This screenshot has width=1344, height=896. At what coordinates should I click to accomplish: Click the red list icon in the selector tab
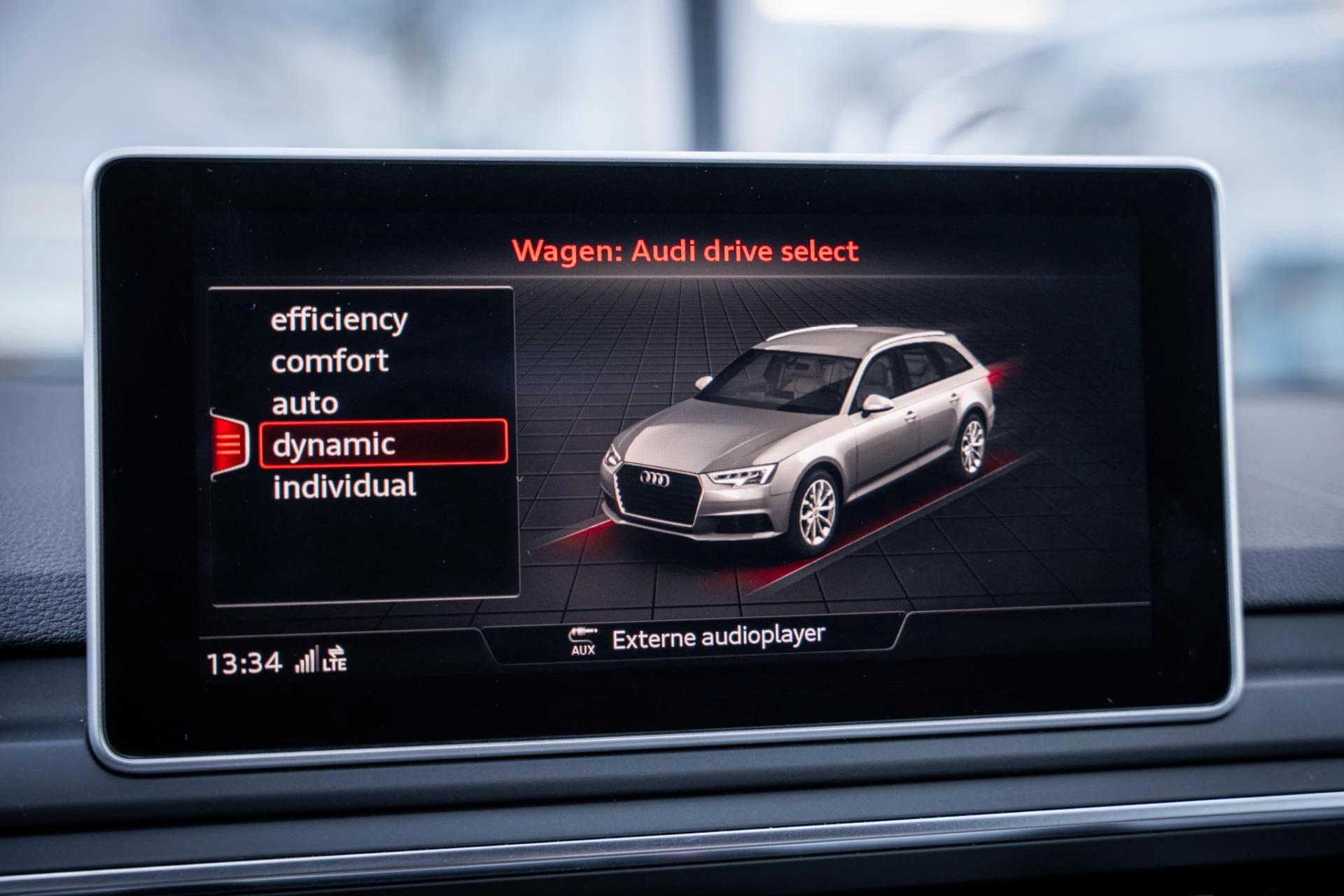230,443
